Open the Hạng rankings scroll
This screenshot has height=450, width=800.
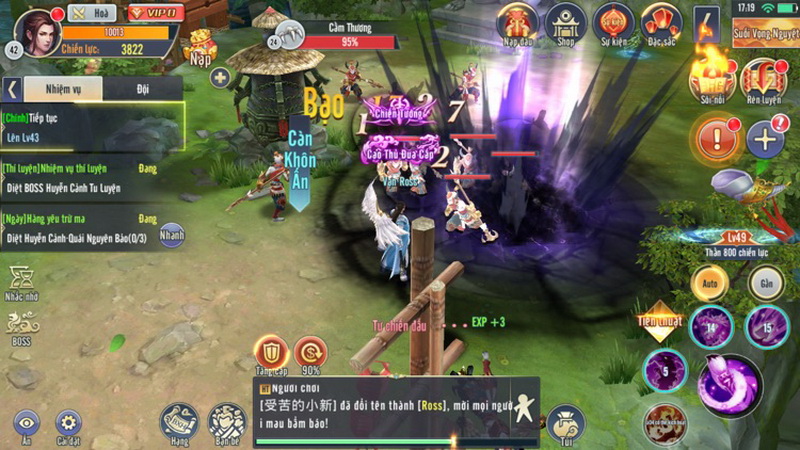pyautogui.click(x=180, y=423)
